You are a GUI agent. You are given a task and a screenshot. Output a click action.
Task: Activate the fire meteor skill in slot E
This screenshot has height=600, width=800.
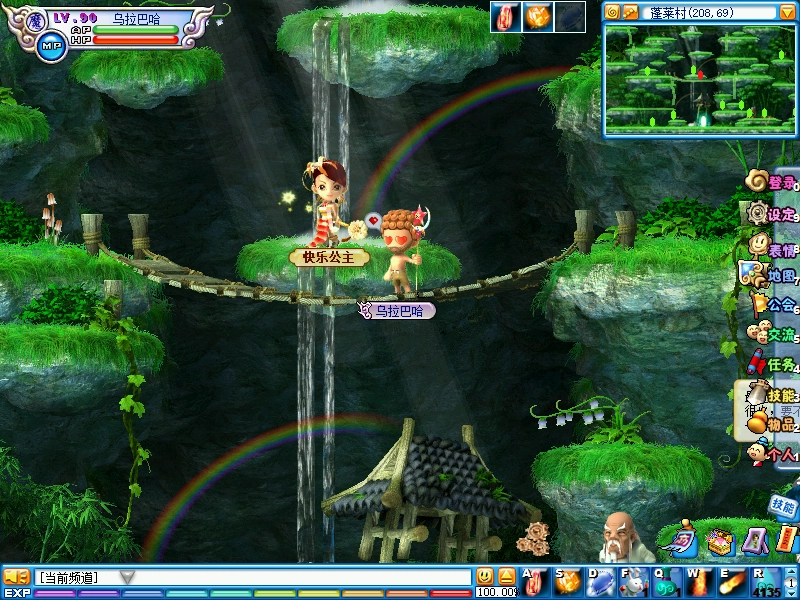pos(734,579)
